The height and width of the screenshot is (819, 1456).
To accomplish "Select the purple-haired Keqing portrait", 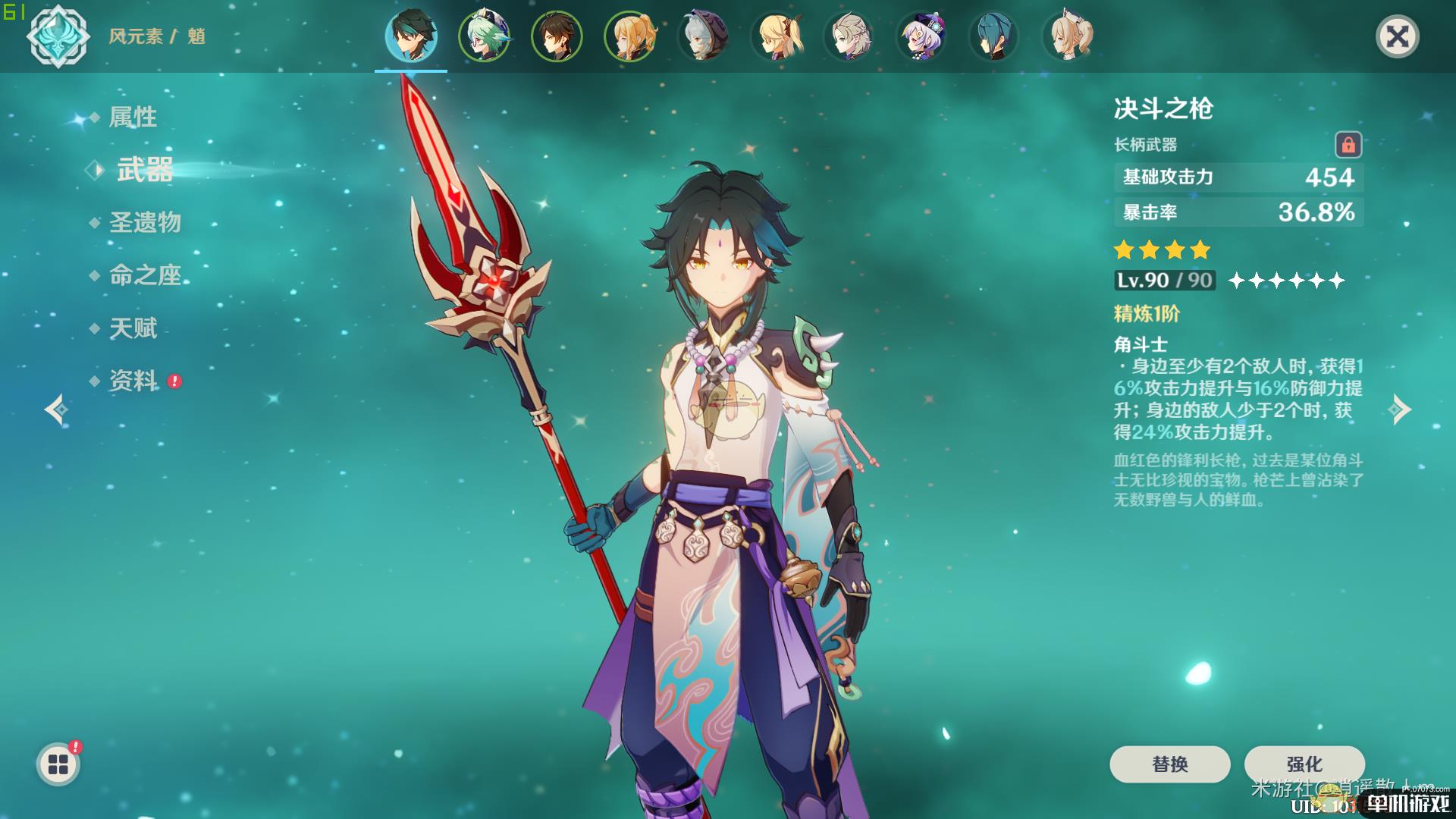I will point(921,36).
